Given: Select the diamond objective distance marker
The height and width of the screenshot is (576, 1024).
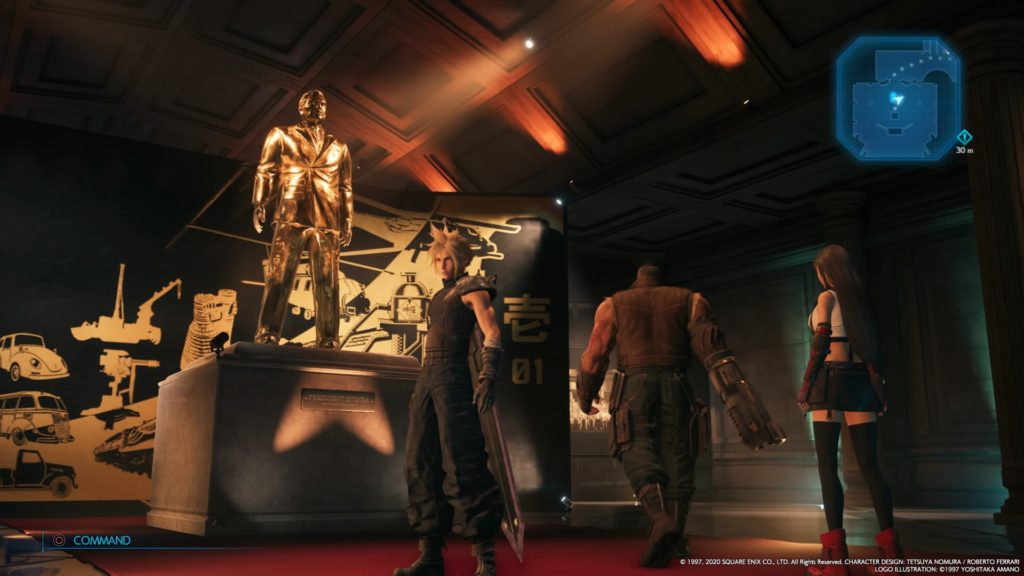Looking at the screenshot, I should [964, 137].
